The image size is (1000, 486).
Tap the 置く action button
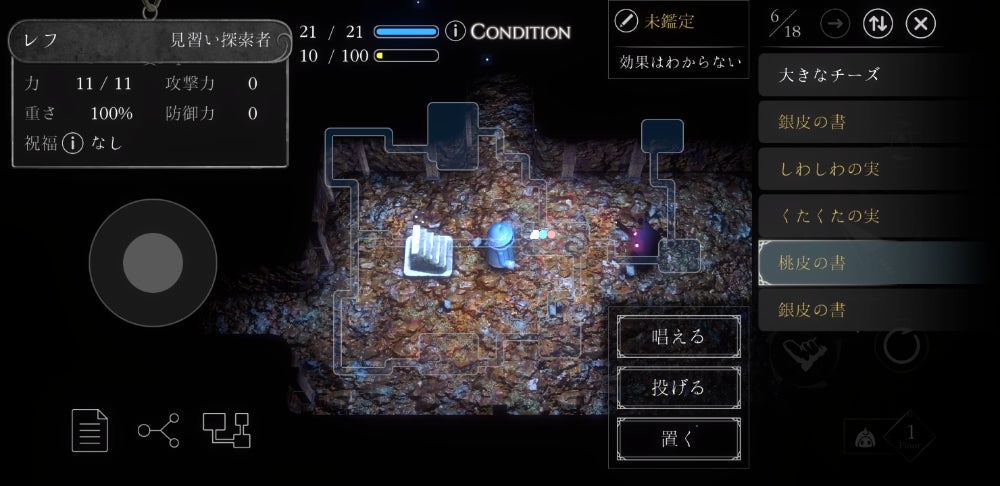click(679, 436)
